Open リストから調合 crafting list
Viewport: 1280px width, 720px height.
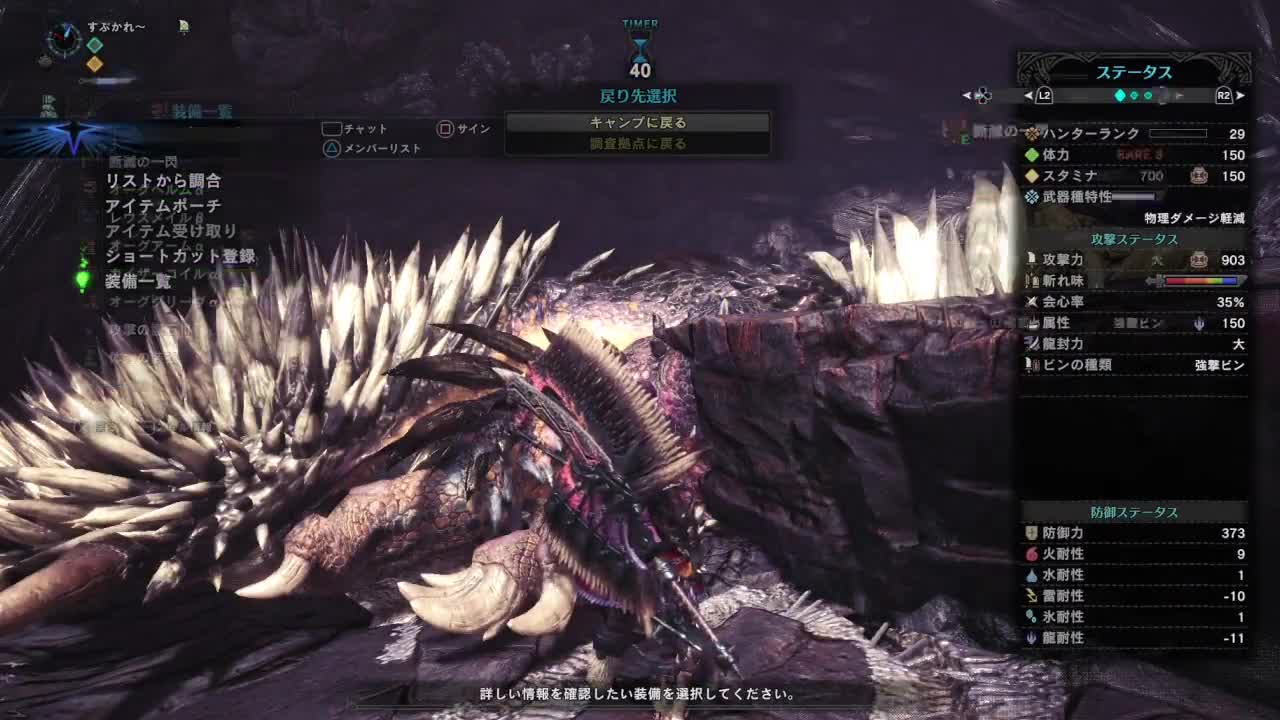[x=163, y=181]
